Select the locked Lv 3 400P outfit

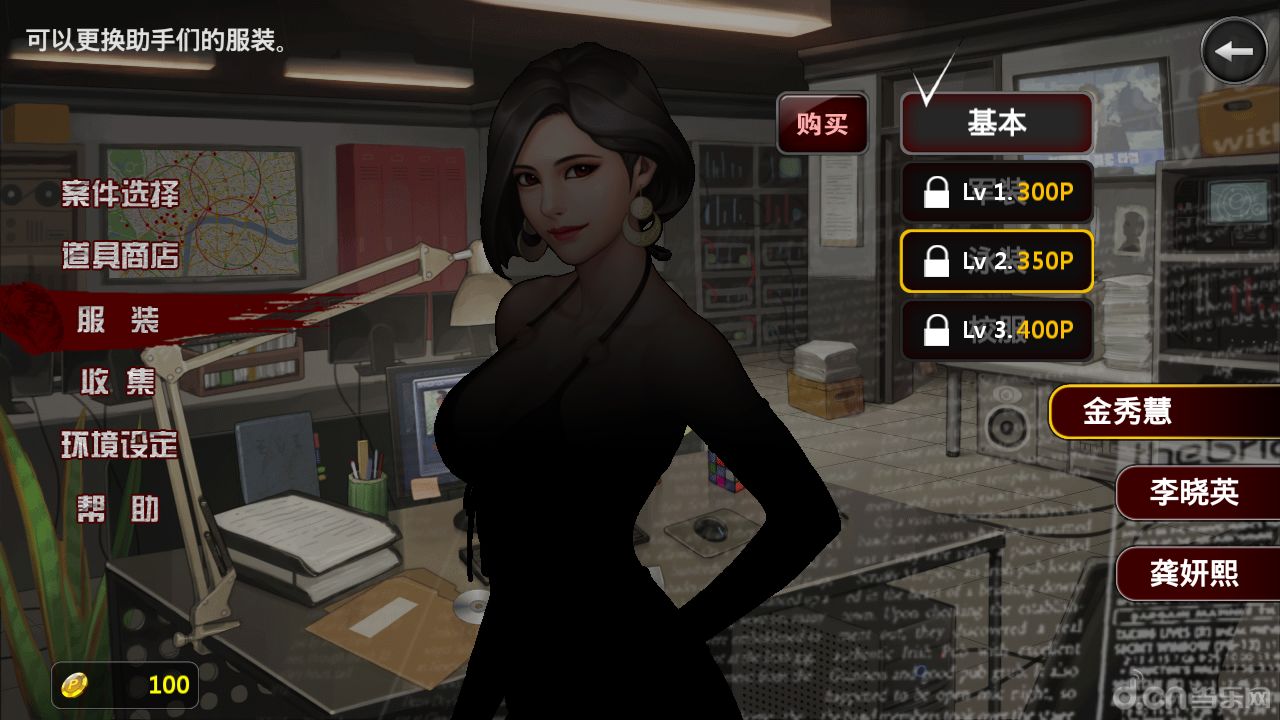pos(996,329)
